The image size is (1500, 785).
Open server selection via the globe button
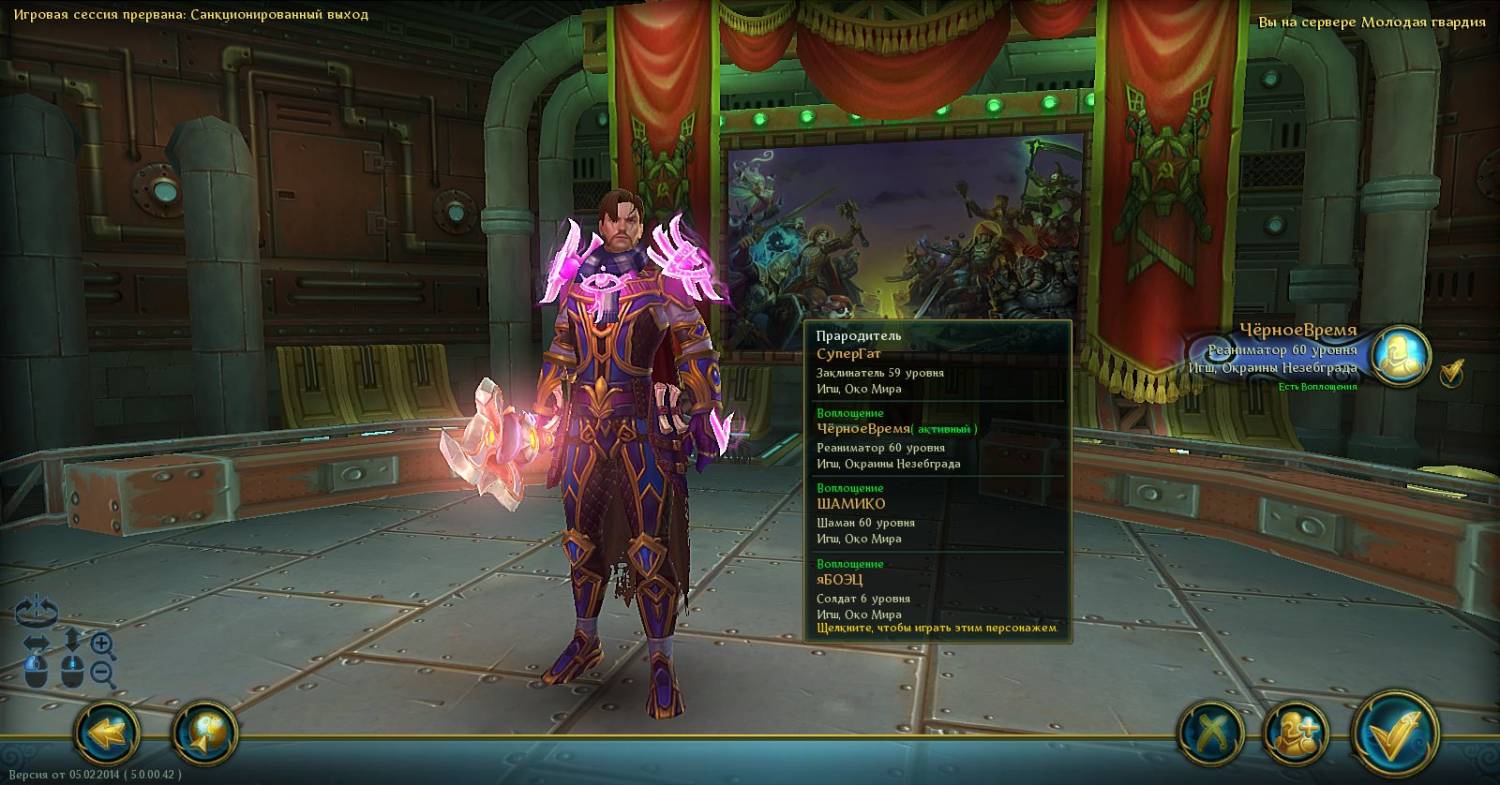(205, 735)
